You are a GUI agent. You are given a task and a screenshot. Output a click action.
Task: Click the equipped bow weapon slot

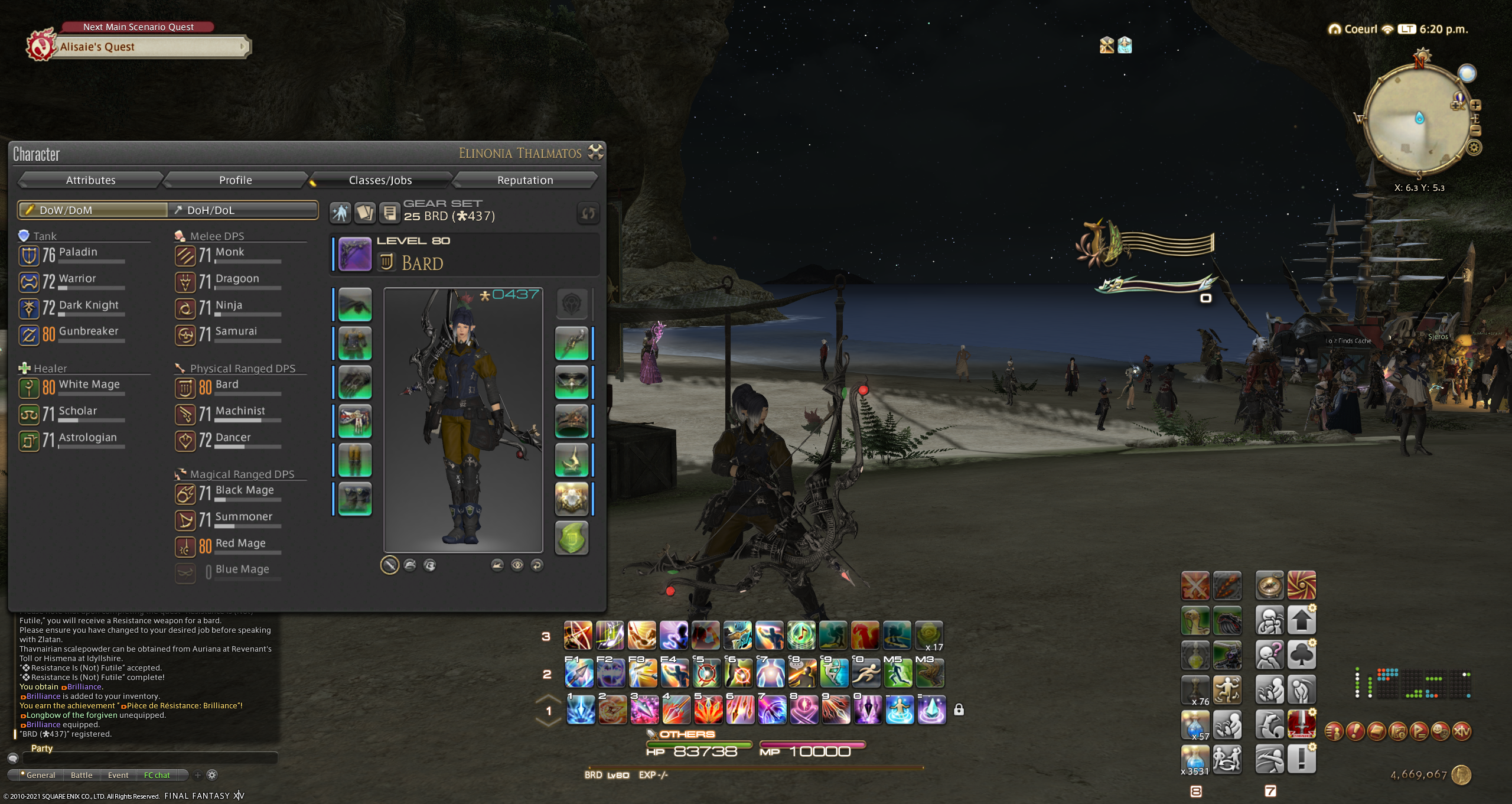(x=355, y=255)
